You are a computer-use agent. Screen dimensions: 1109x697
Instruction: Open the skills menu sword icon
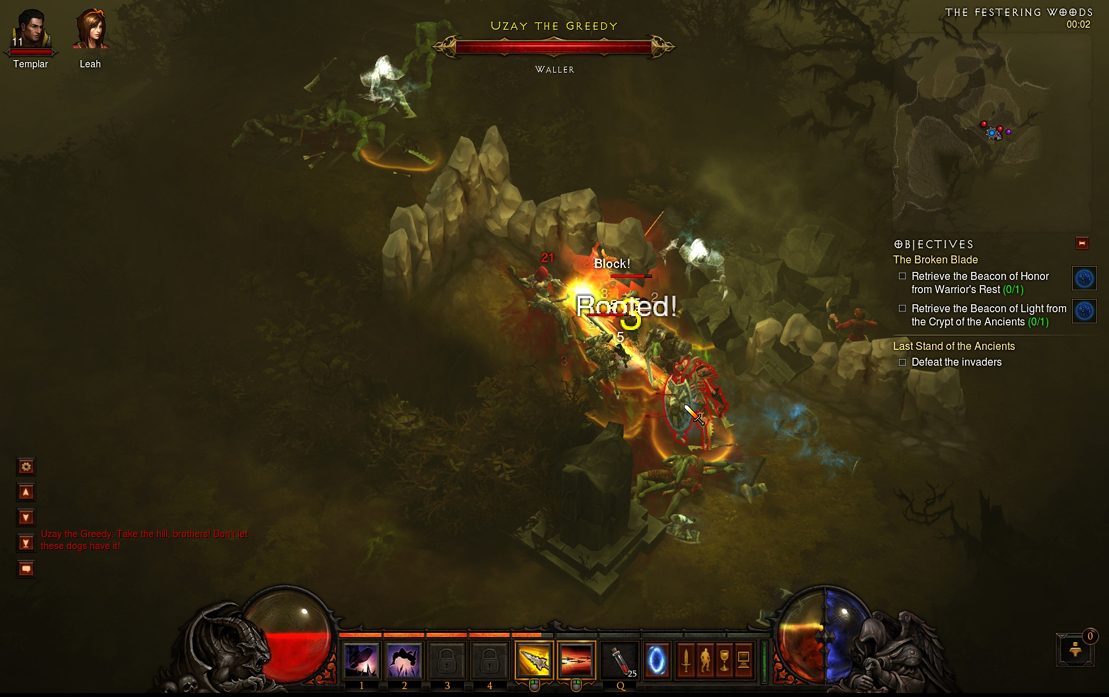click(x=686, y=660)
